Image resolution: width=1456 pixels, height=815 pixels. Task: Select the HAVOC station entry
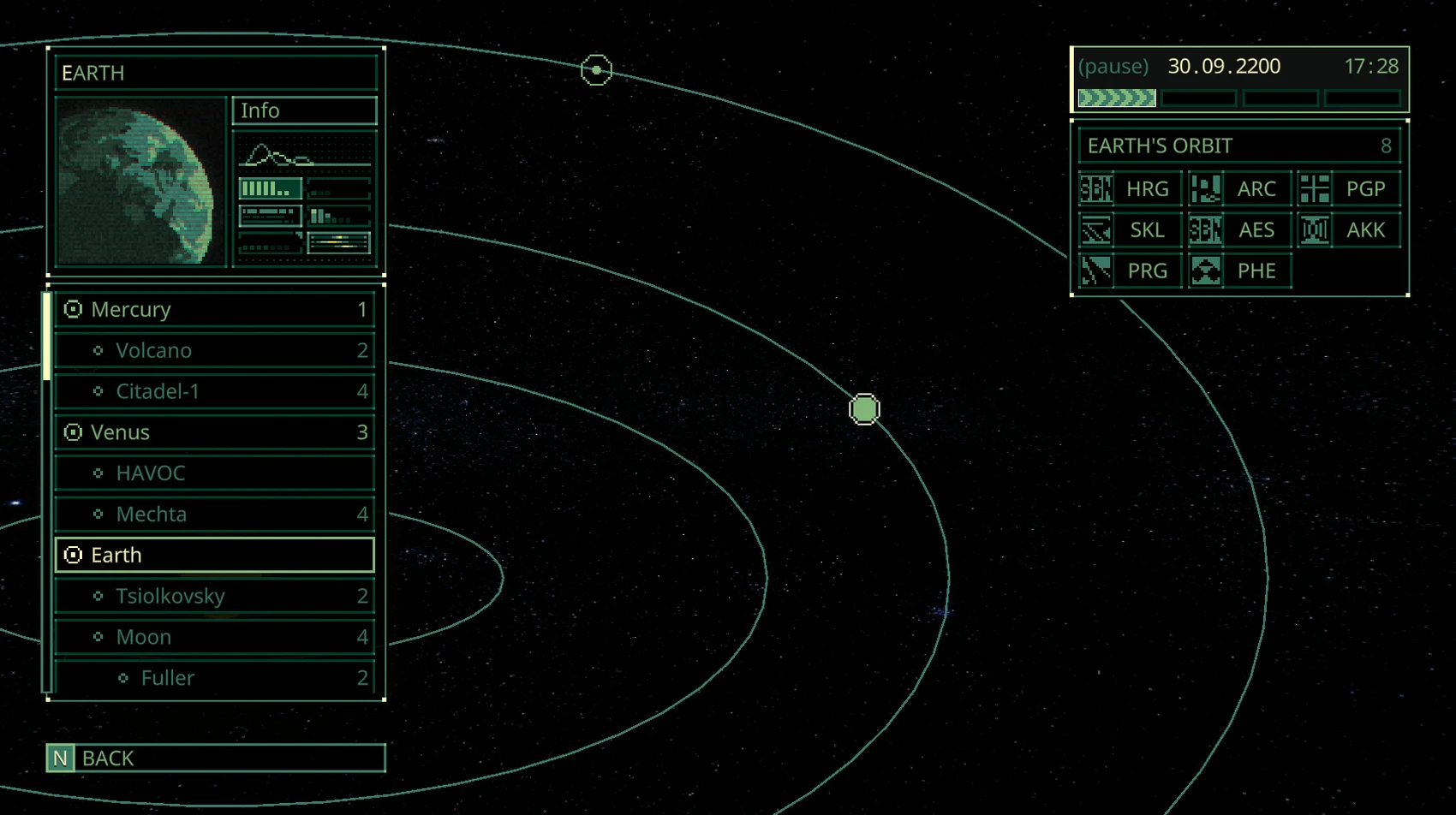click(x=214, y=473)
